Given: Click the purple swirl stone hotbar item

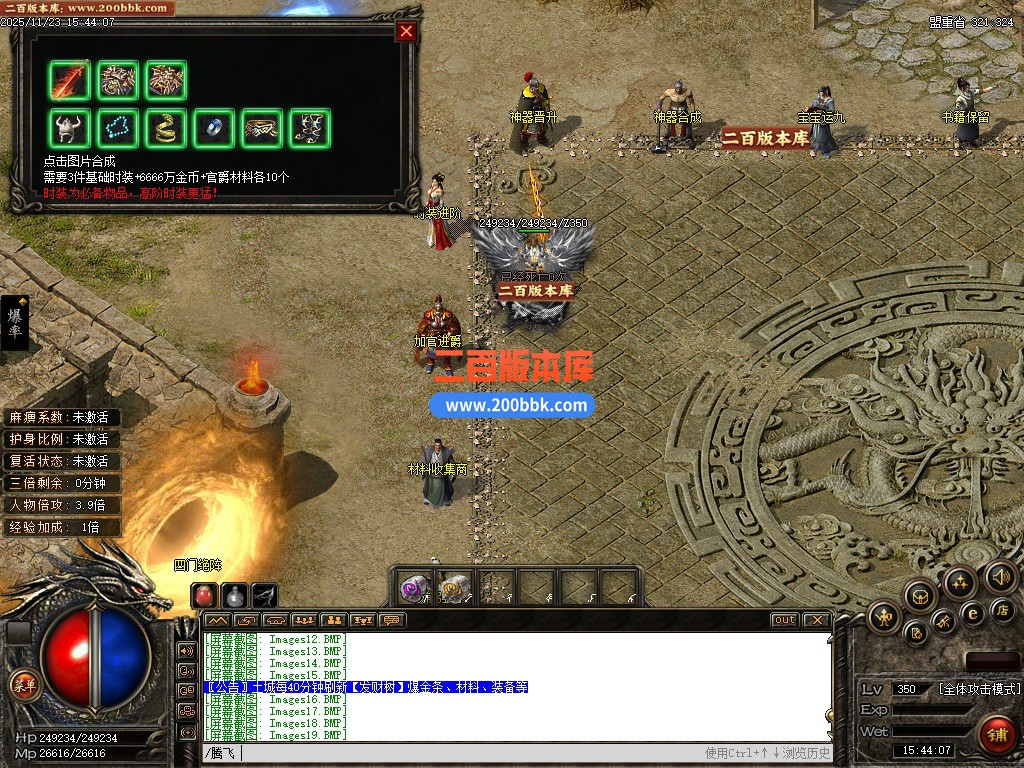Looking at the screenshot, I should 414,588.
